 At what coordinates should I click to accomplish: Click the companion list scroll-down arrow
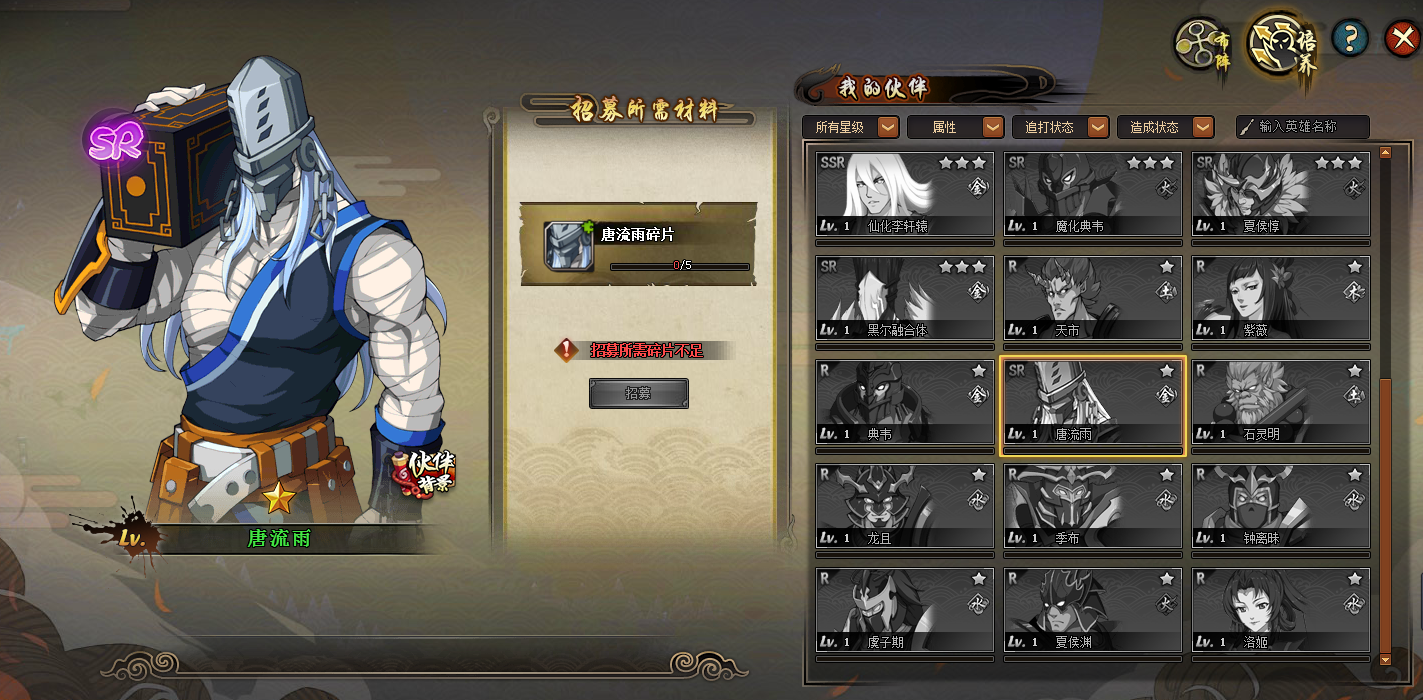click(x=1385, y=659)
